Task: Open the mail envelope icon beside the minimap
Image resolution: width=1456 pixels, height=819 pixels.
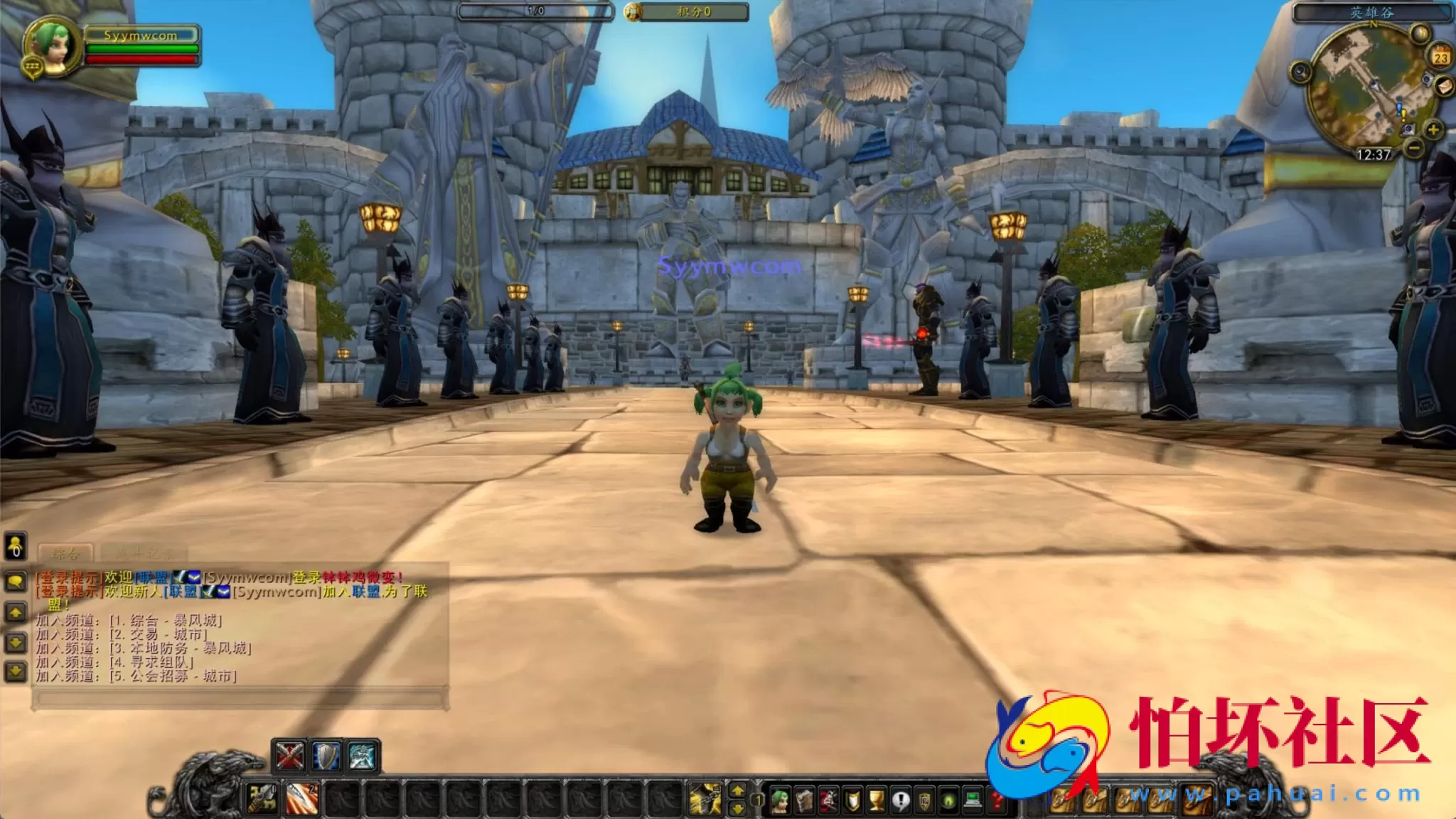Action: [x=1444, y=87]
